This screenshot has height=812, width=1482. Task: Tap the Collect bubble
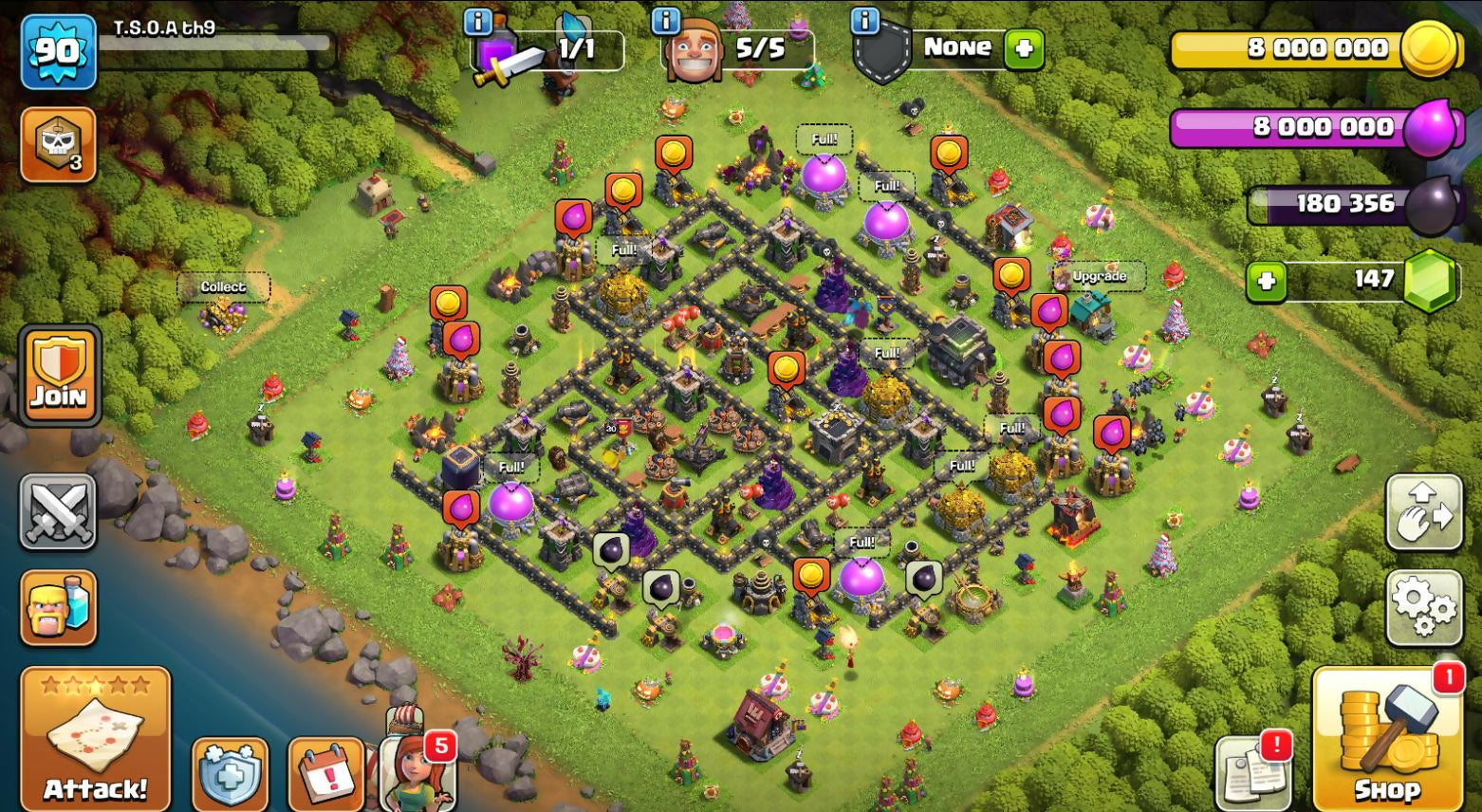click(223, 286)
